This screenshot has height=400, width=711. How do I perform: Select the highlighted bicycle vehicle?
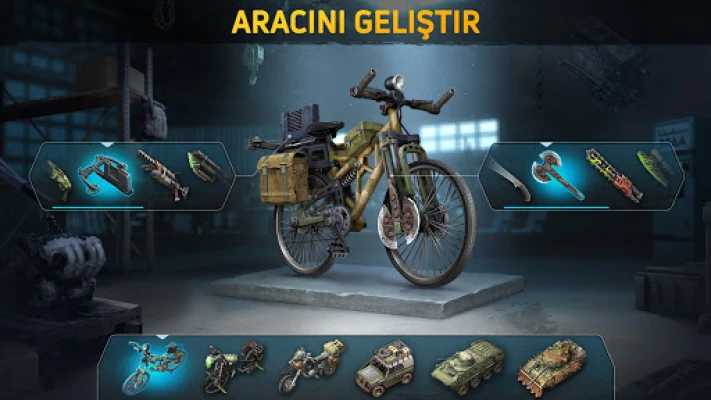pyautogui.click(x=156, y=368)
